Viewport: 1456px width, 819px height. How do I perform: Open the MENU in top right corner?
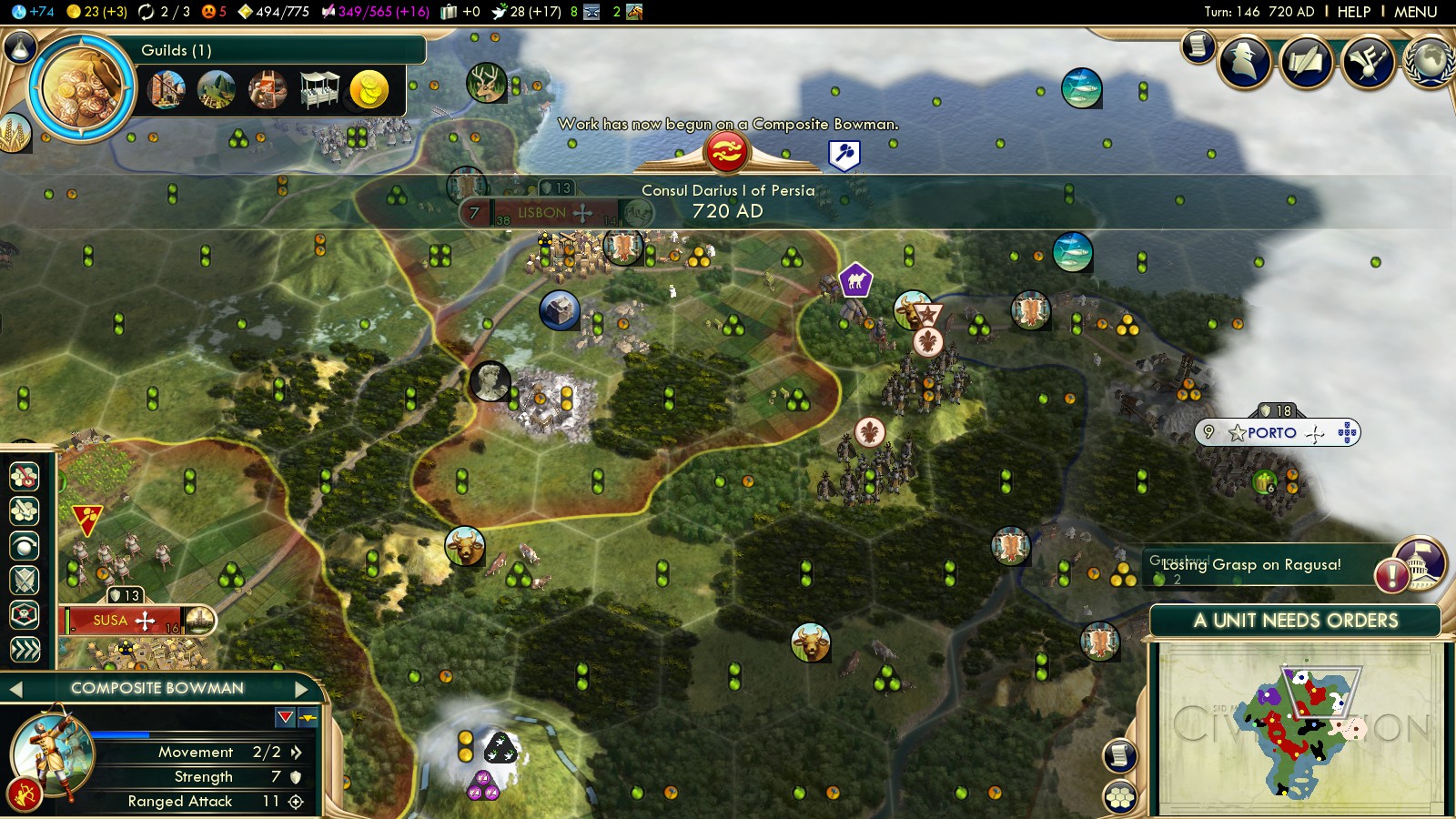pyautogui.click(x=1415, y=12)
